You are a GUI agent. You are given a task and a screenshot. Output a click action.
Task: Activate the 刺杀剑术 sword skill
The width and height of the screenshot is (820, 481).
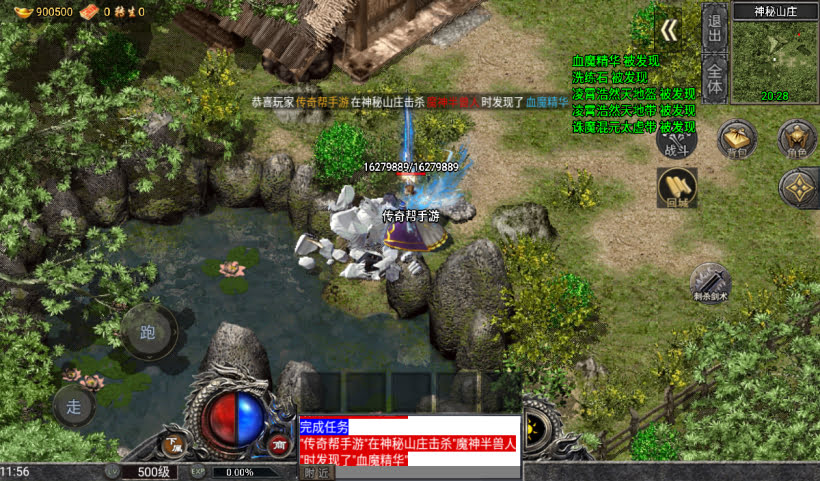pos(711,284)
